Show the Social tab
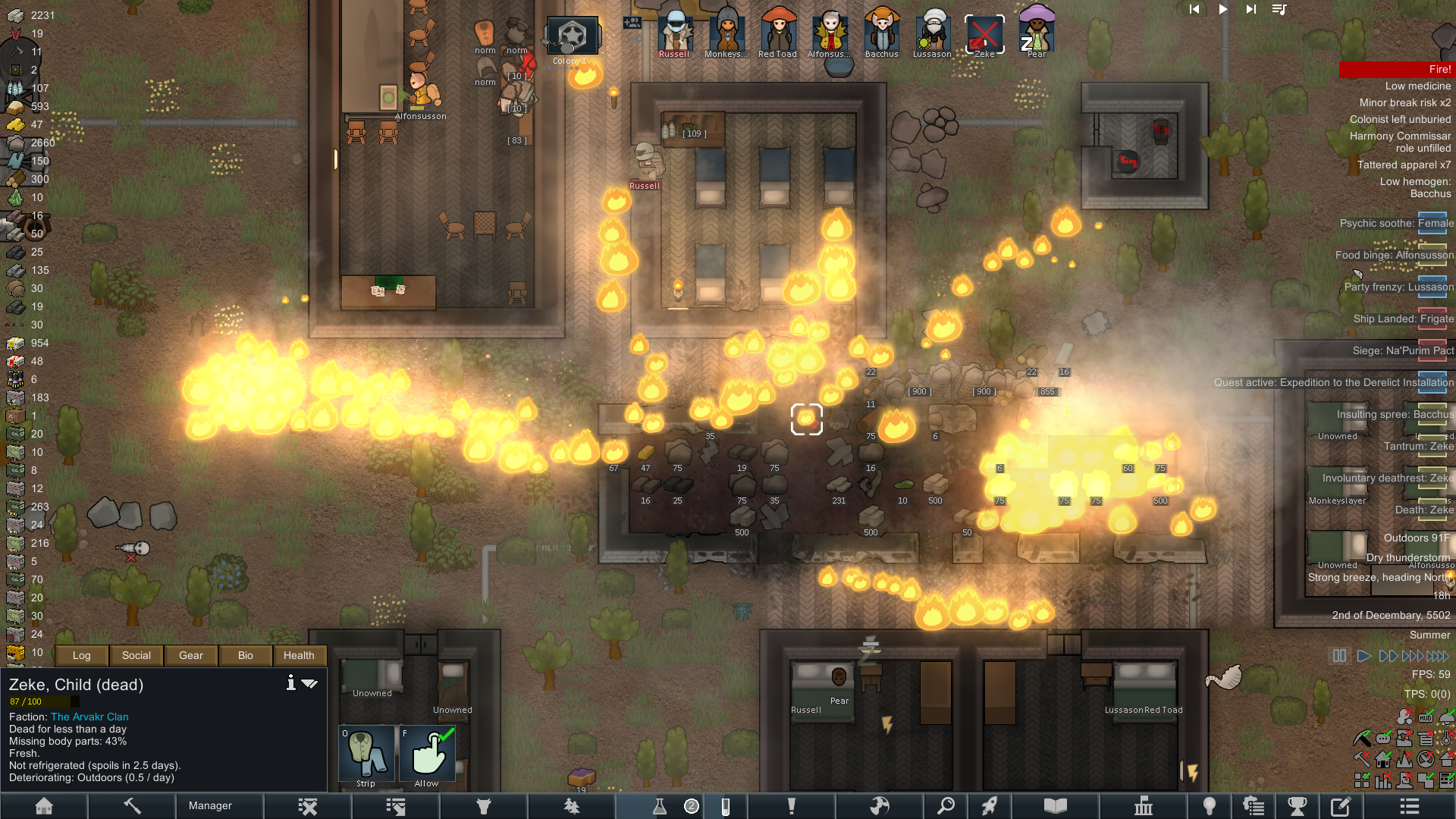The width and height of the screenshot is (1456, 819). click(x=136, y=655)
